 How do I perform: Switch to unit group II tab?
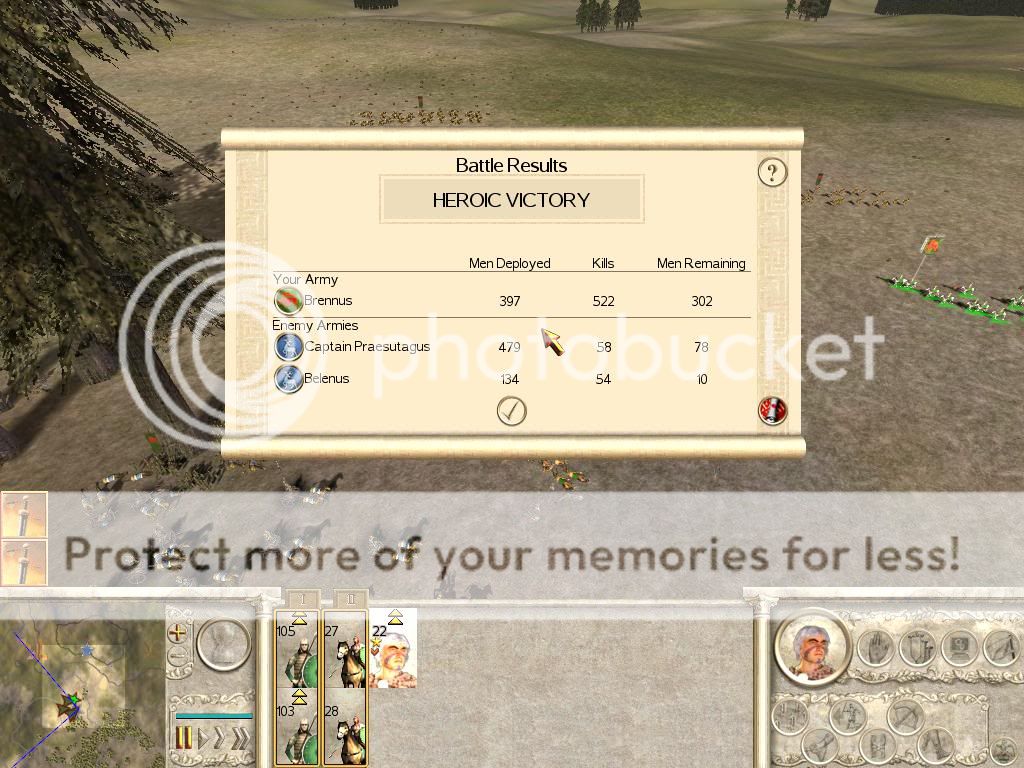pos(346,598)
